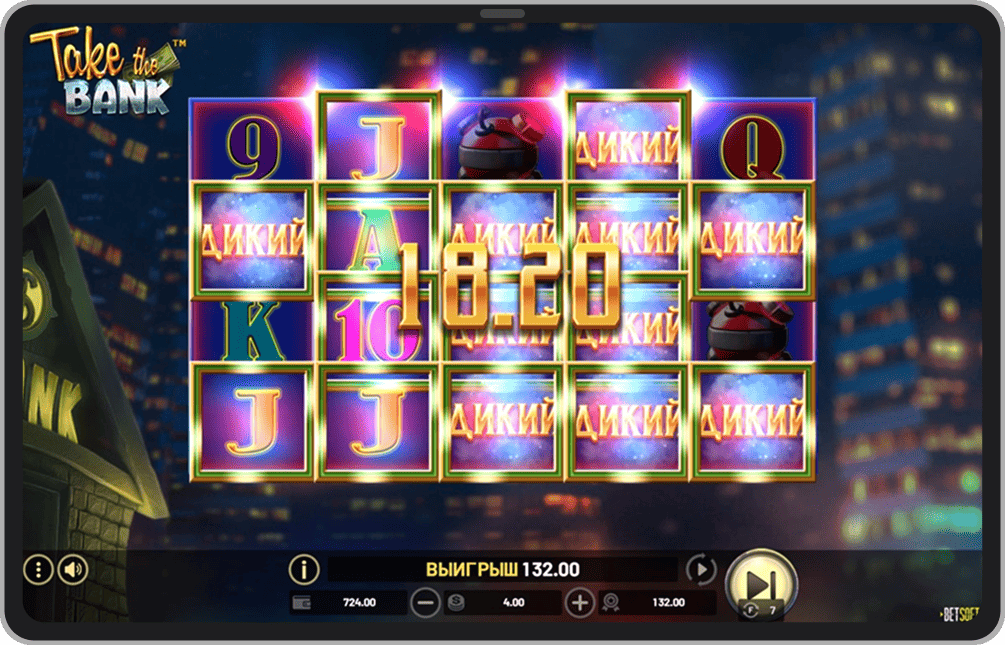Open the three-dot options menu
This screenshot has width=1005, height=645.
coord(38,570)
